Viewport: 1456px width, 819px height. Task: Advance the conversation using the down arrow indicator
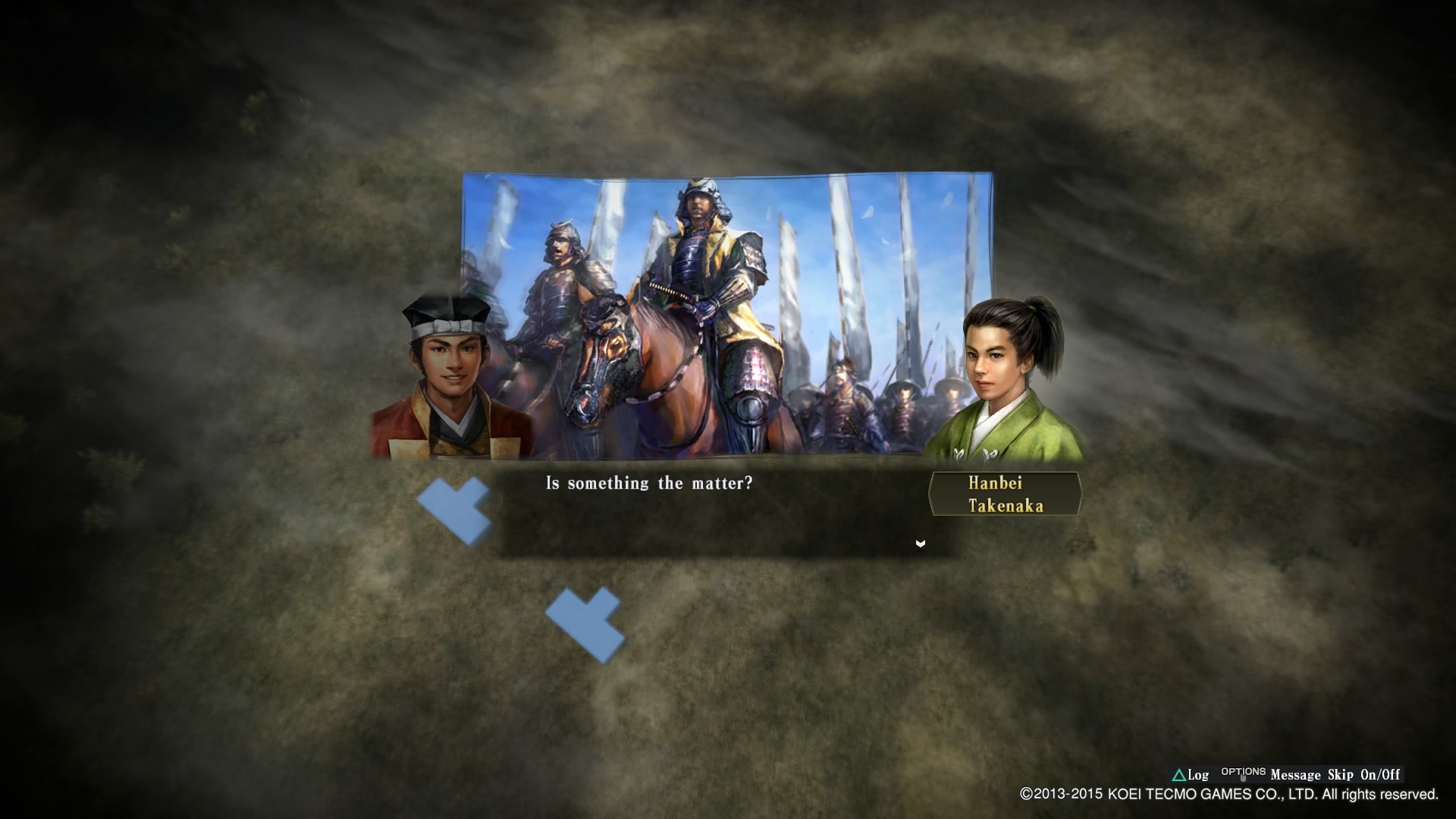[x=920, y=543]
